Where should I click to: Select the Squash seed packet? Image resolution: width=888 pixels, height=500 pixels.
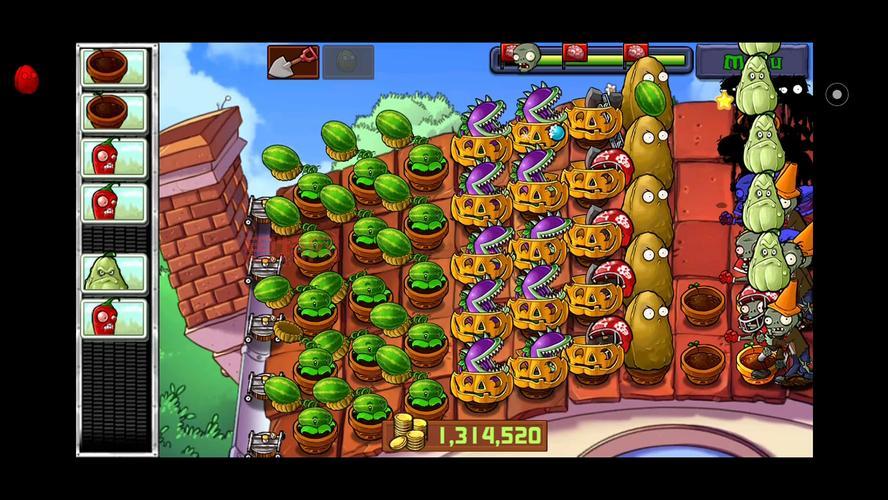pos(113,272)
